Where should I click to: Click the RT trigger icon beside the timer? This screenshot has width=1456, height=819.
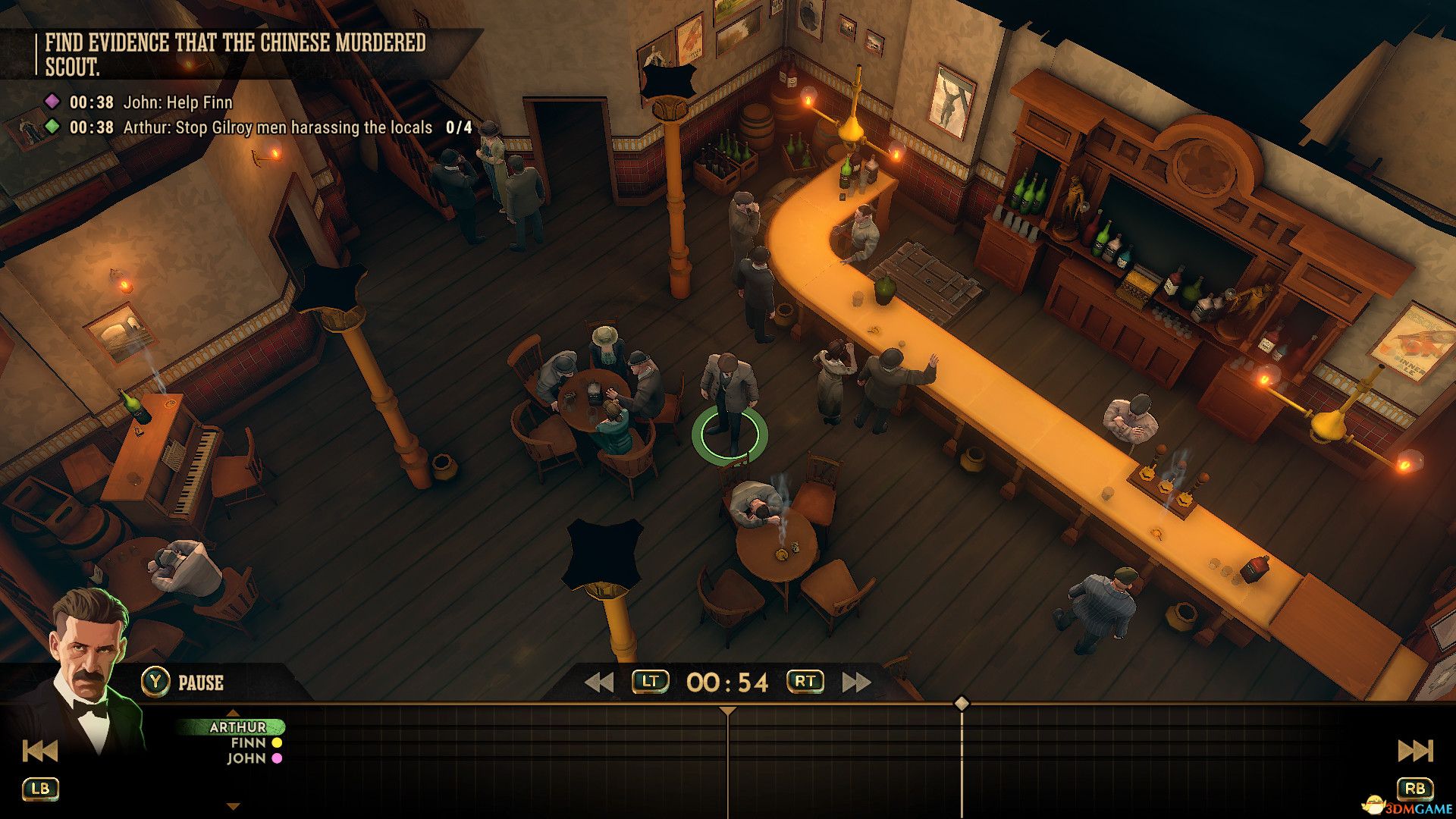point(803,681)
